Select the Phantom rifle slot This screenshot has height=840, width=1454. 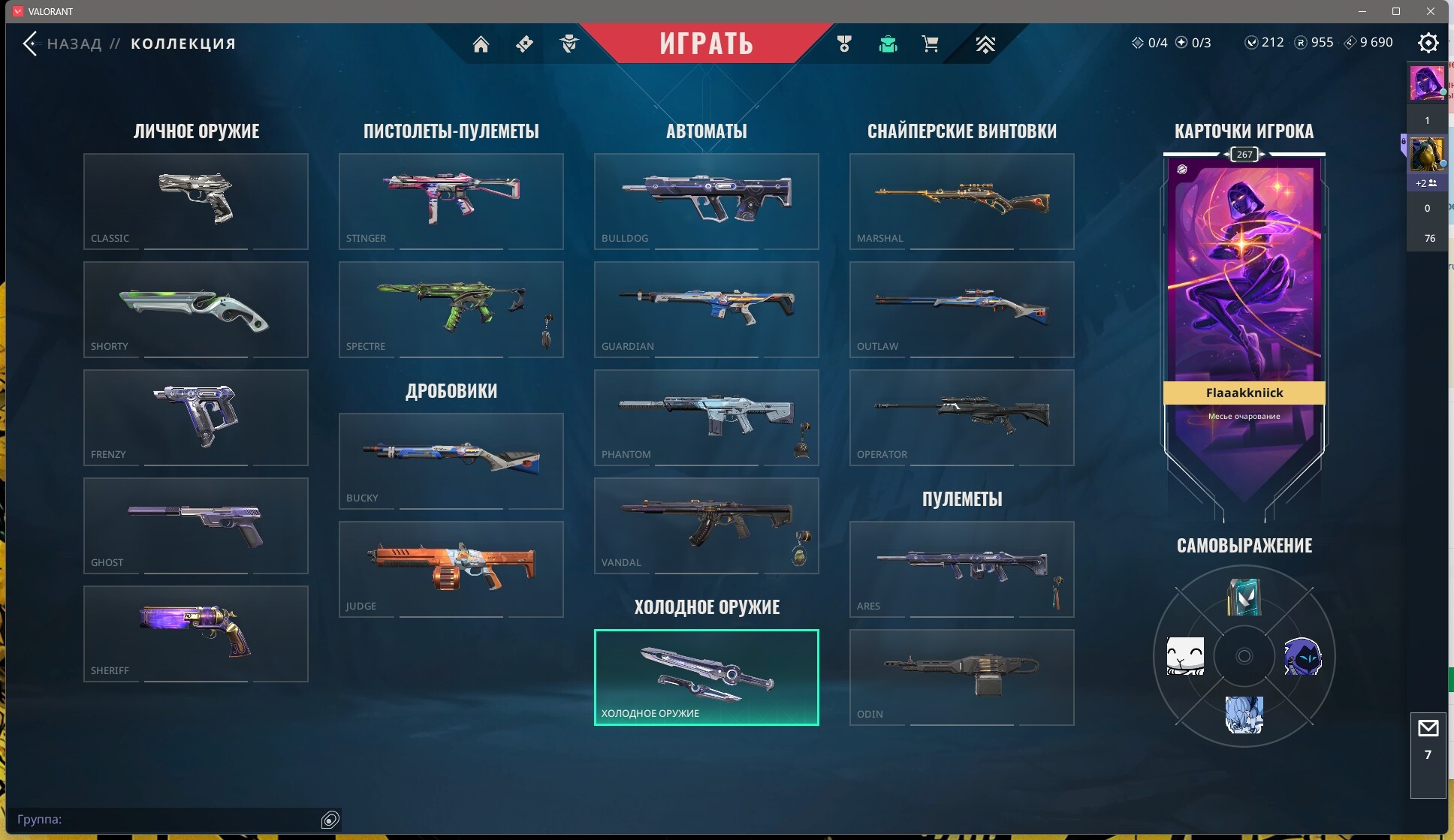[x=706, y=417]
